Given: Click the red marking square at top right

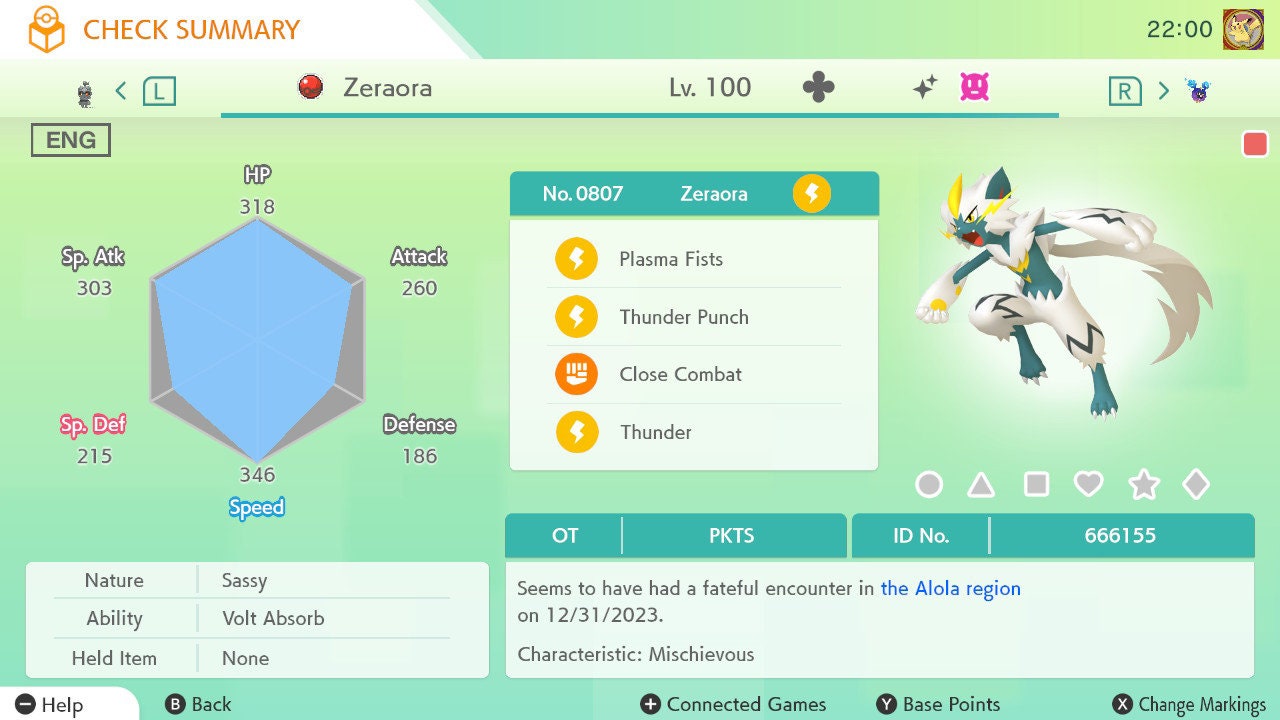Looking at the screenshot, I should point(1256,143).
